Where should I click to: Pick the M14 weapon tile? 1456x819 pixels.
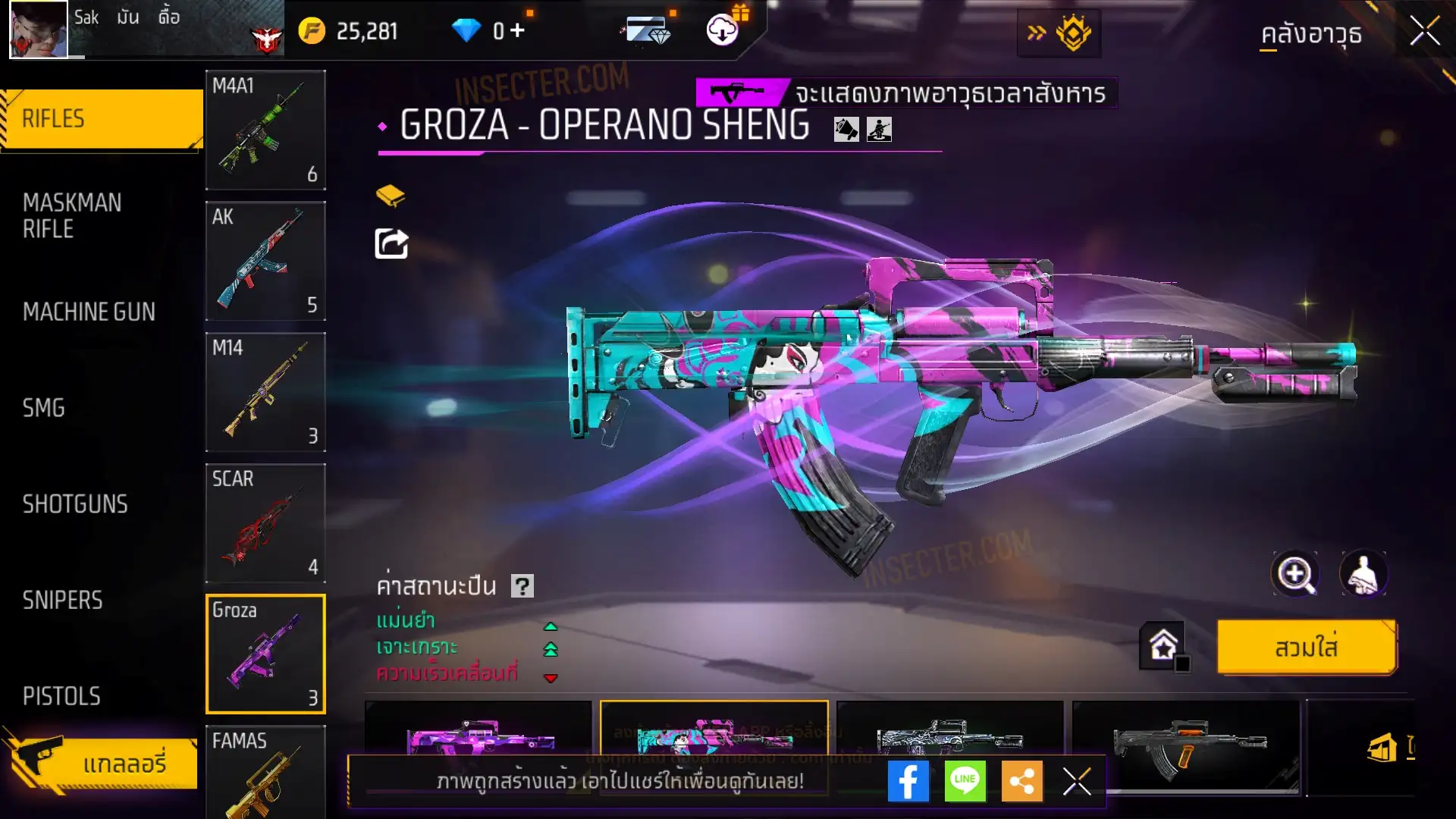click(265, 392)
